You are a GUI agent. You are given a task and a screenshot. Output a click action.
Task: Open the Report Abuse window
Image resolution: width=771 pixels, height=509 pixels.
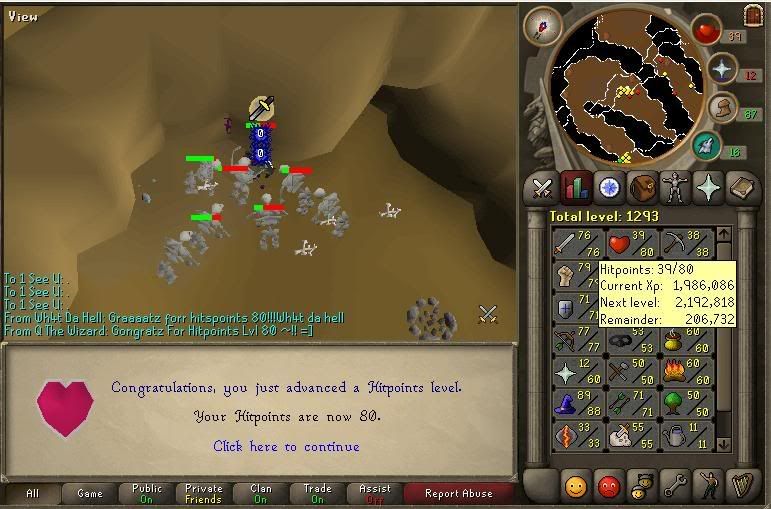click(458, 493)
